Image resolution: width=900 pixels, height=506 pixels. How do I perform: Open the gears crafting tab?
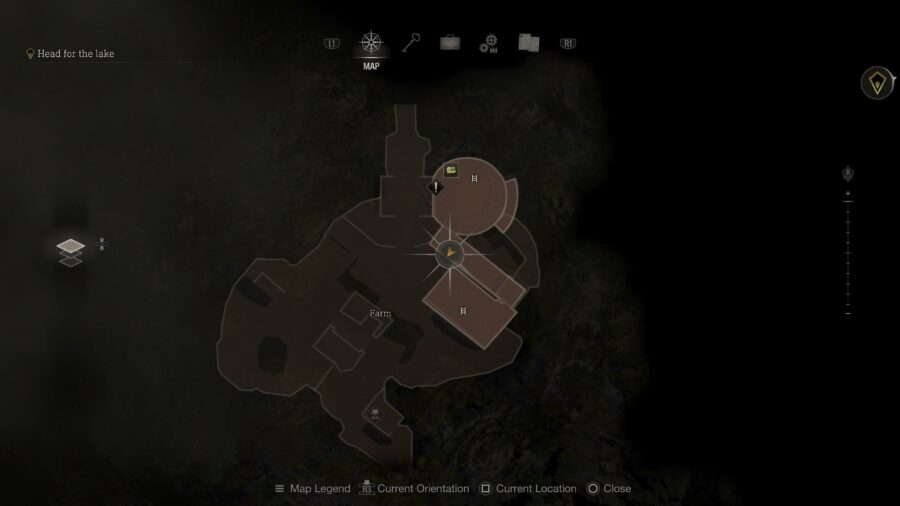pyautogui.click(x=488, y=43)
